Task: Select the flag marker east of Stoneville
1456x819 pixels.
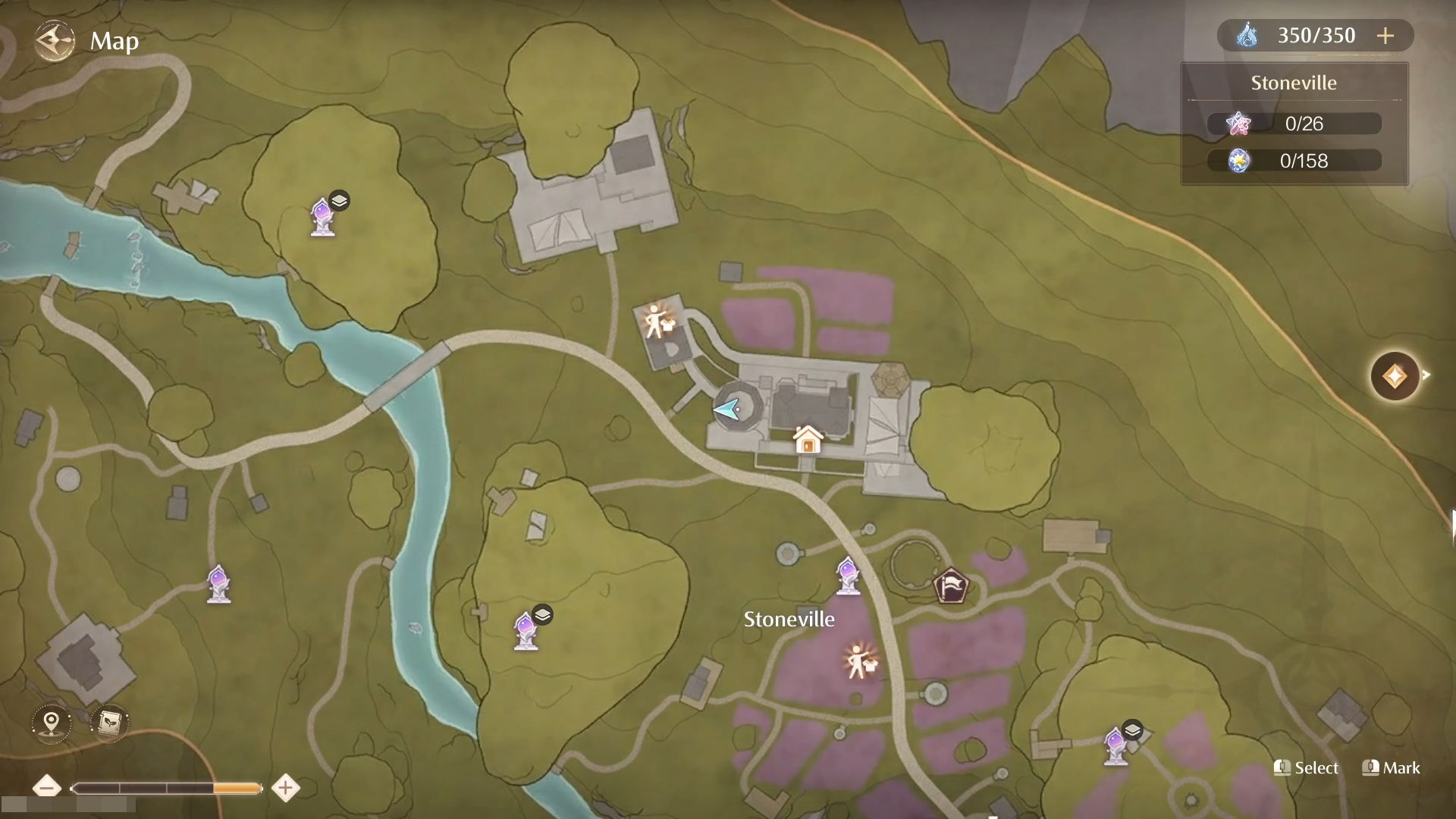Action: click(952, 585)
